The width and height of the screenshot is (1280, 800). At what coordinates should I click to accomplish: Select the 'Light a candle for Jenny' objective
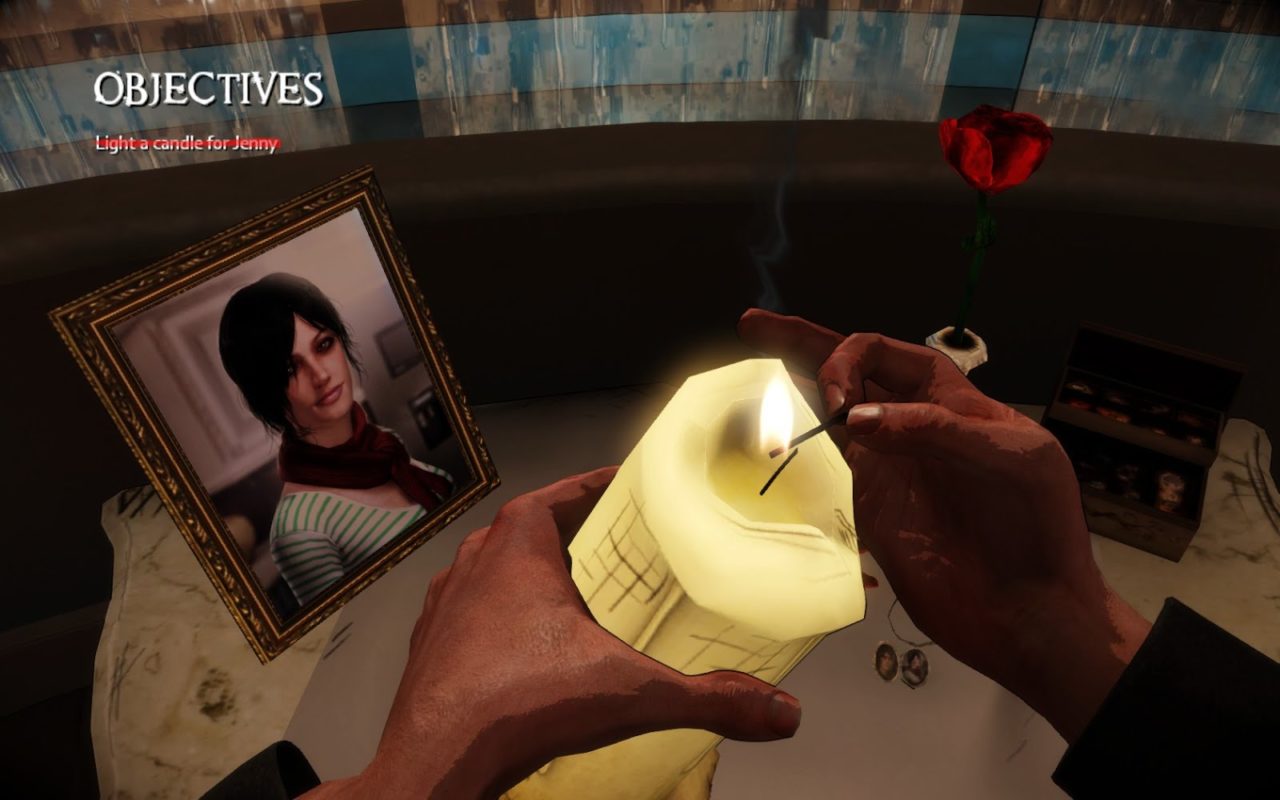[x=186, y=143]
